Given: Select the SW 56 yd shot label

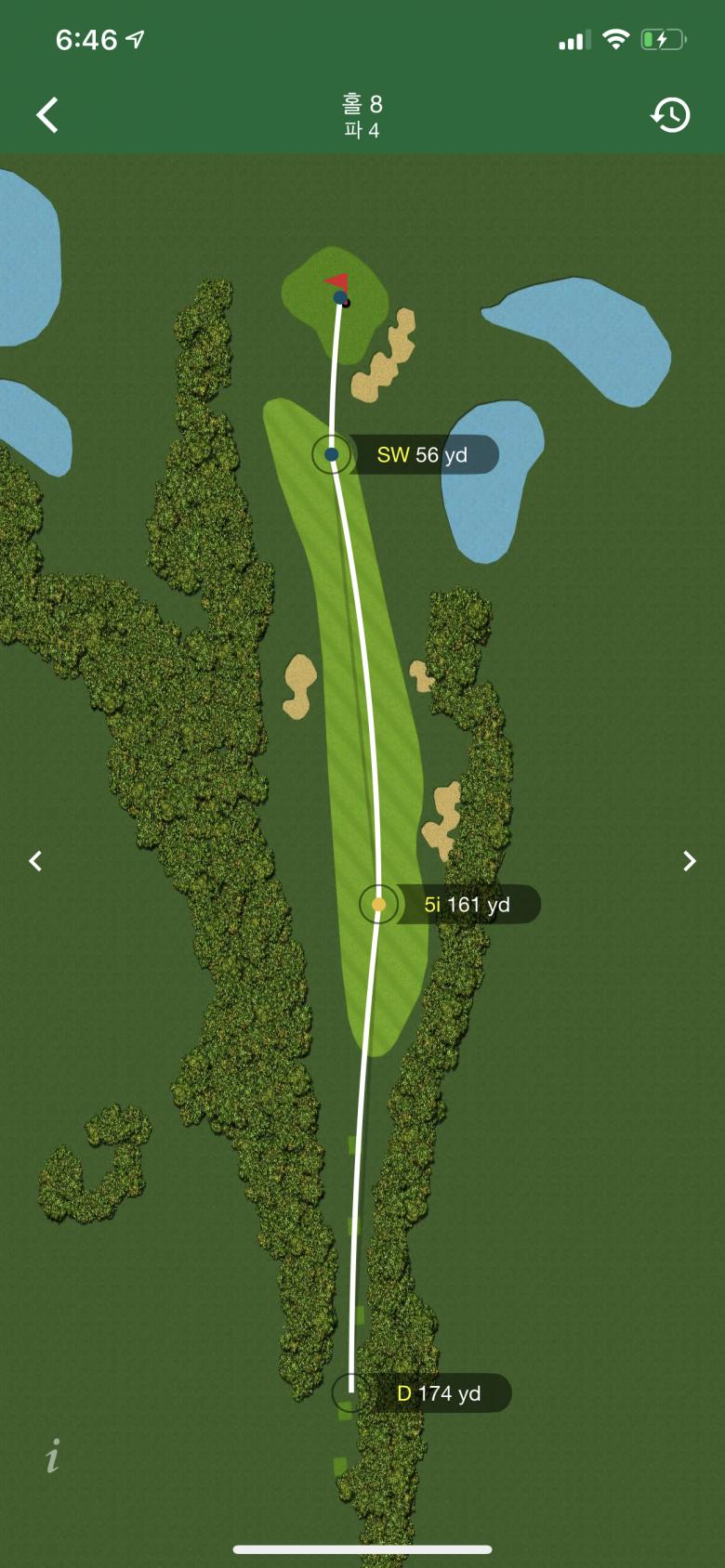Looking at the screenshot, I should (x=422, y=455).
